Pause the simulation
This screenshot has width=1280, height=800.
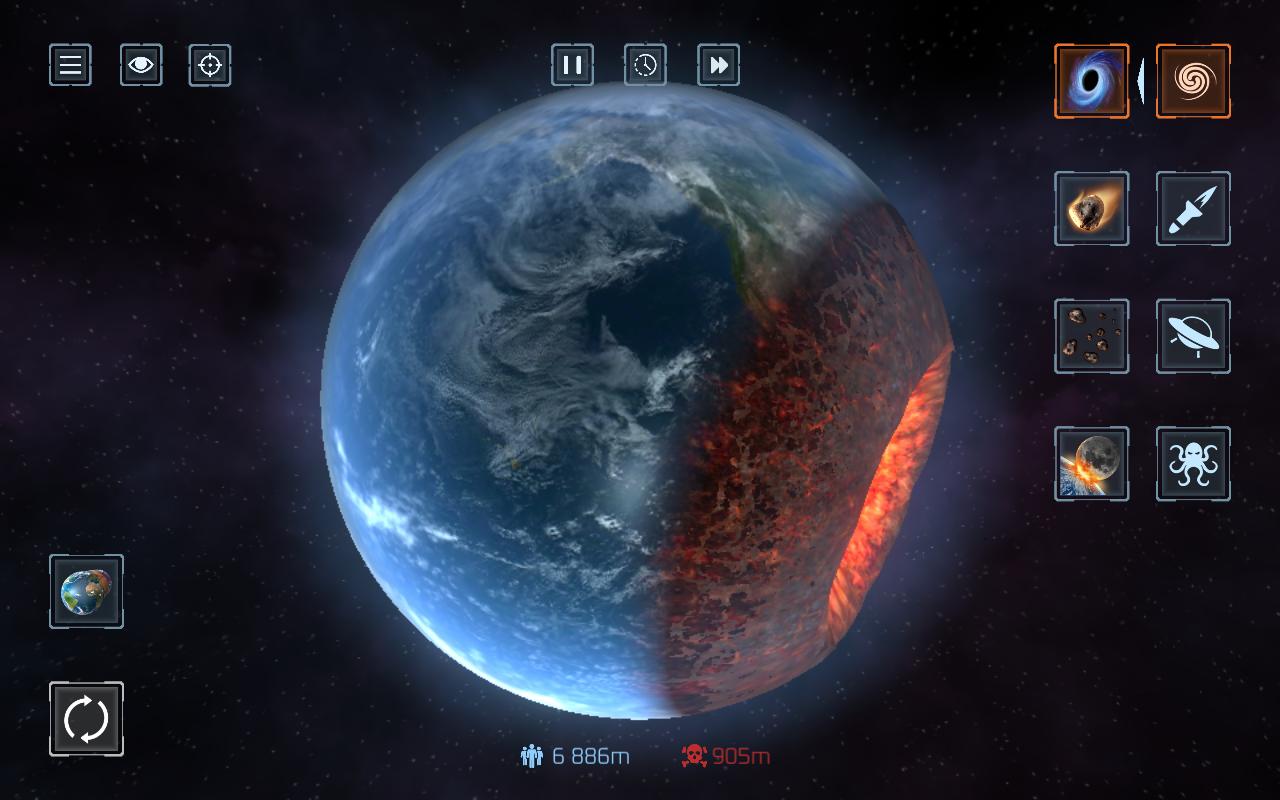573,65
